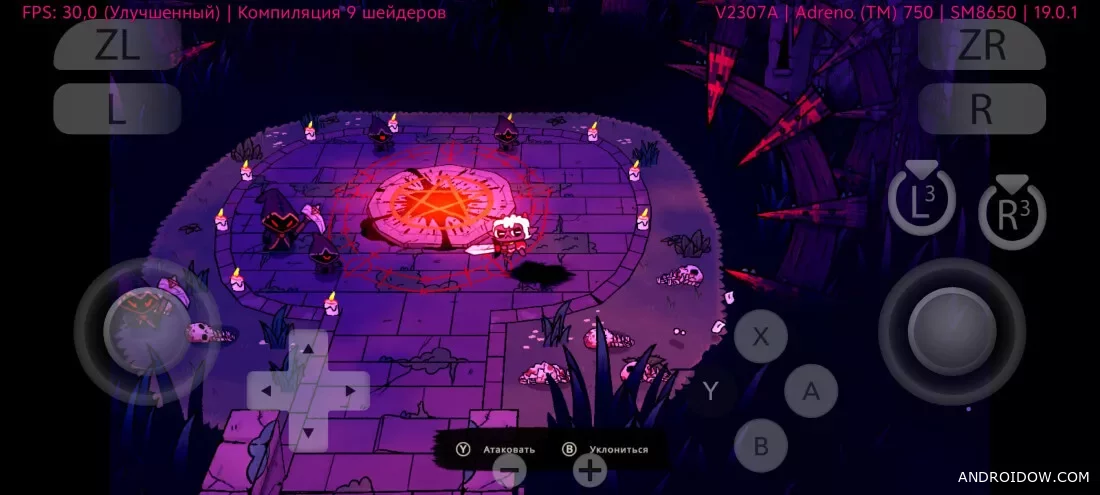The image size is (1100, 495).
Task: Tap the round Y face button
Action: pyautogui.click(x=711, y=391)
